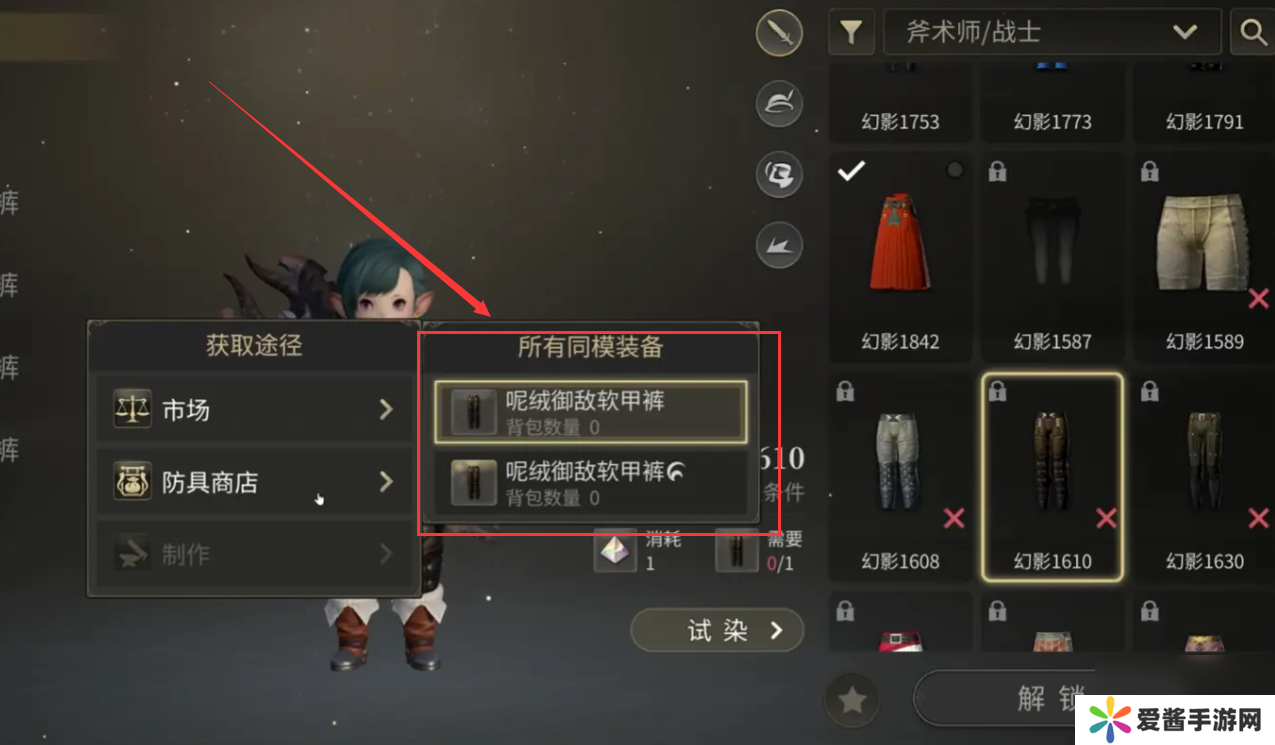1275x745 pixels.
Task: Switch to the footwear category
Action: point(780,245)
